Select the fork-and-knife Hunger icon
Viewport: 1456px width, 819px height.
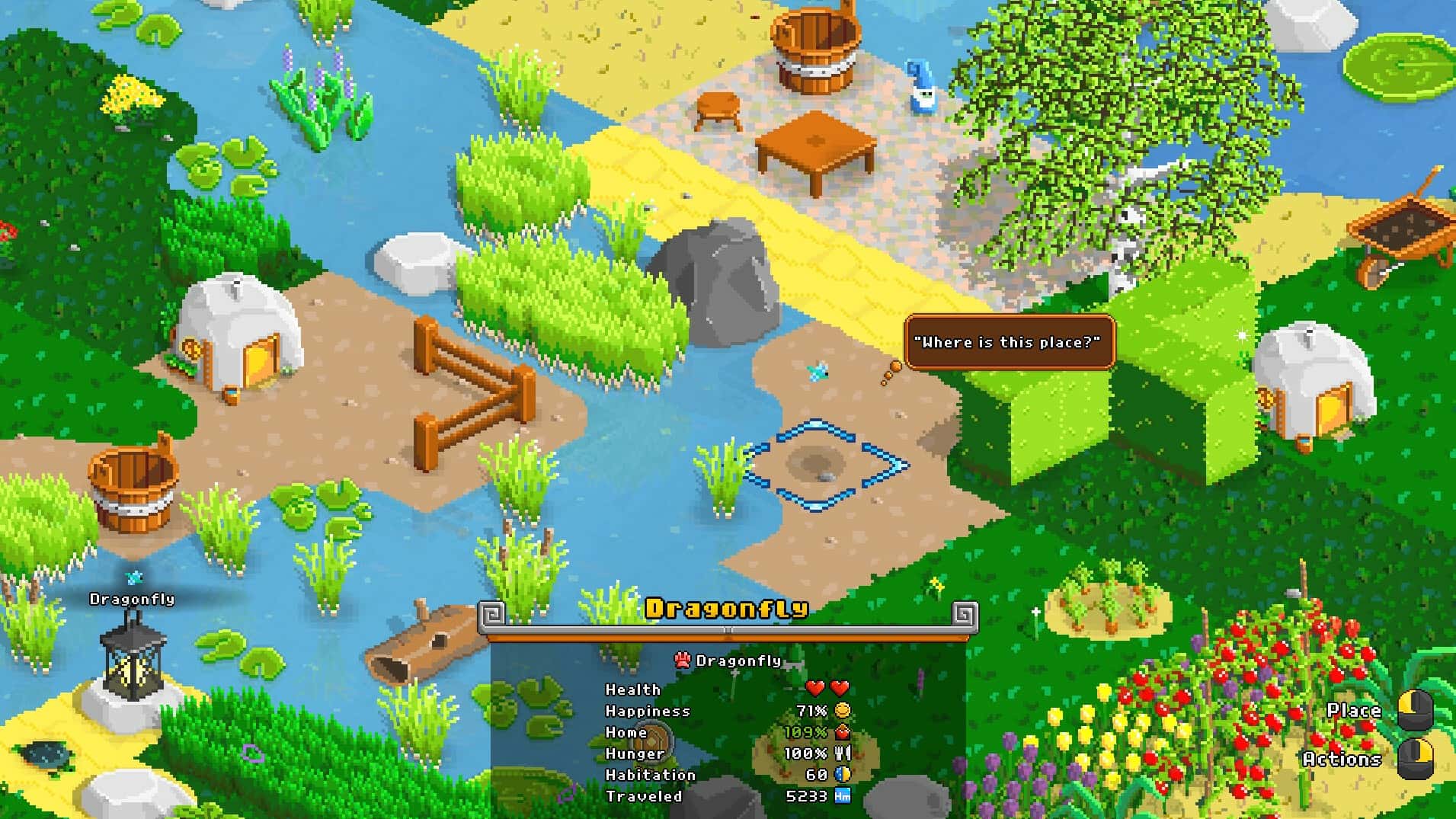841,753
